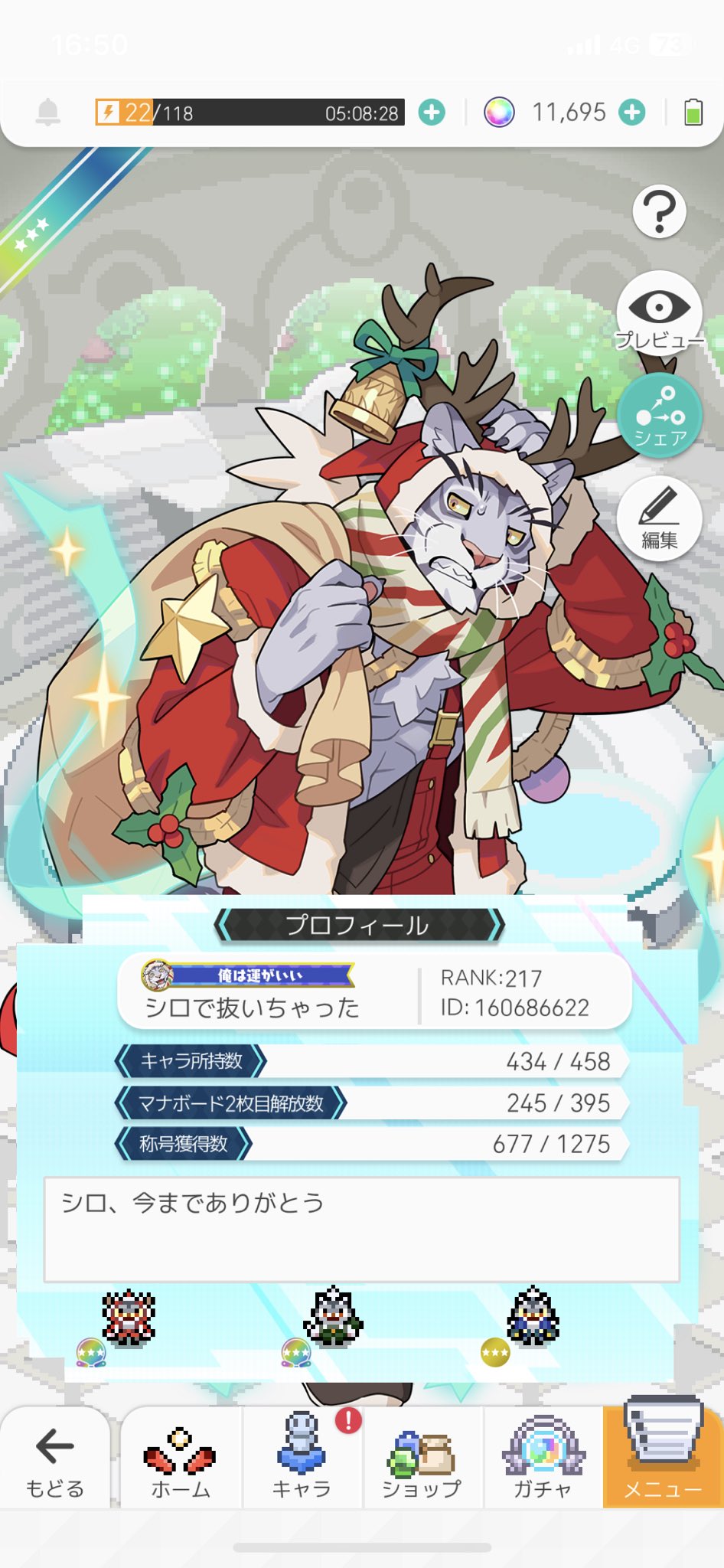Image resolution: width=724 pixels, height=1568 pixels.
Task: Select the red pixel character sprite
Action: [x=129, y=1317]
